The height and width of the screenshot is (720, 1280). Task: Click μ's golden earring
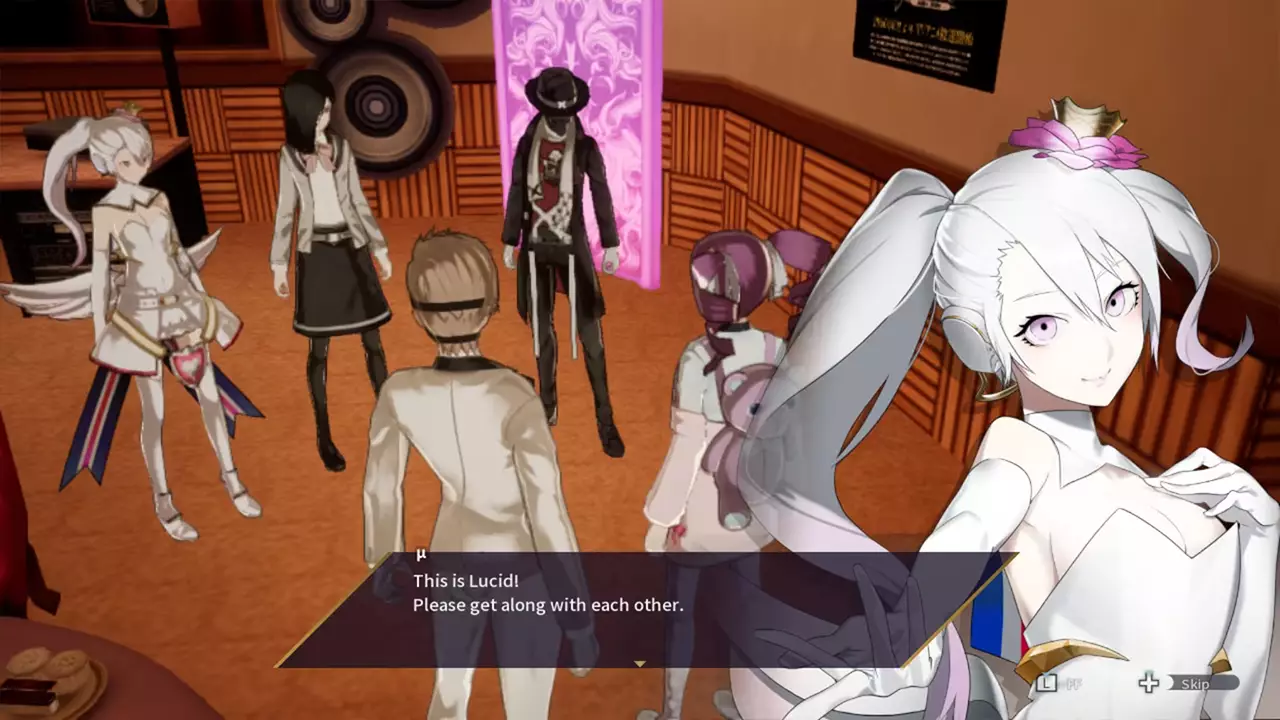coord(993,390)
